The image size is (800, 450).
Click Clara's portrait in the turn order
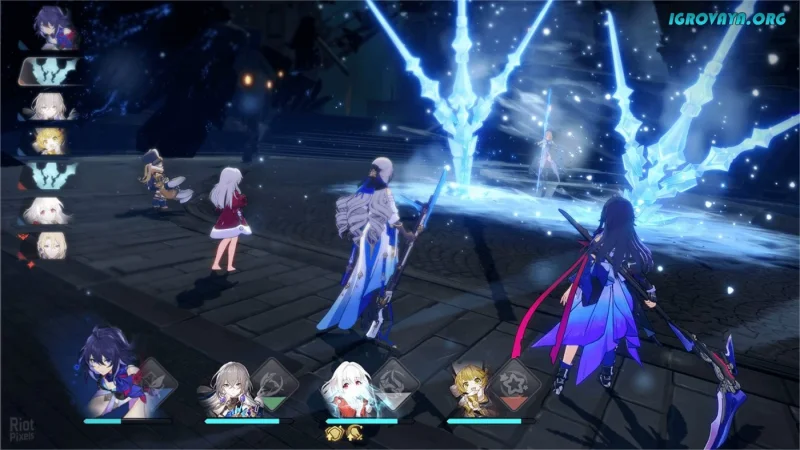click(x=46, y=210)
